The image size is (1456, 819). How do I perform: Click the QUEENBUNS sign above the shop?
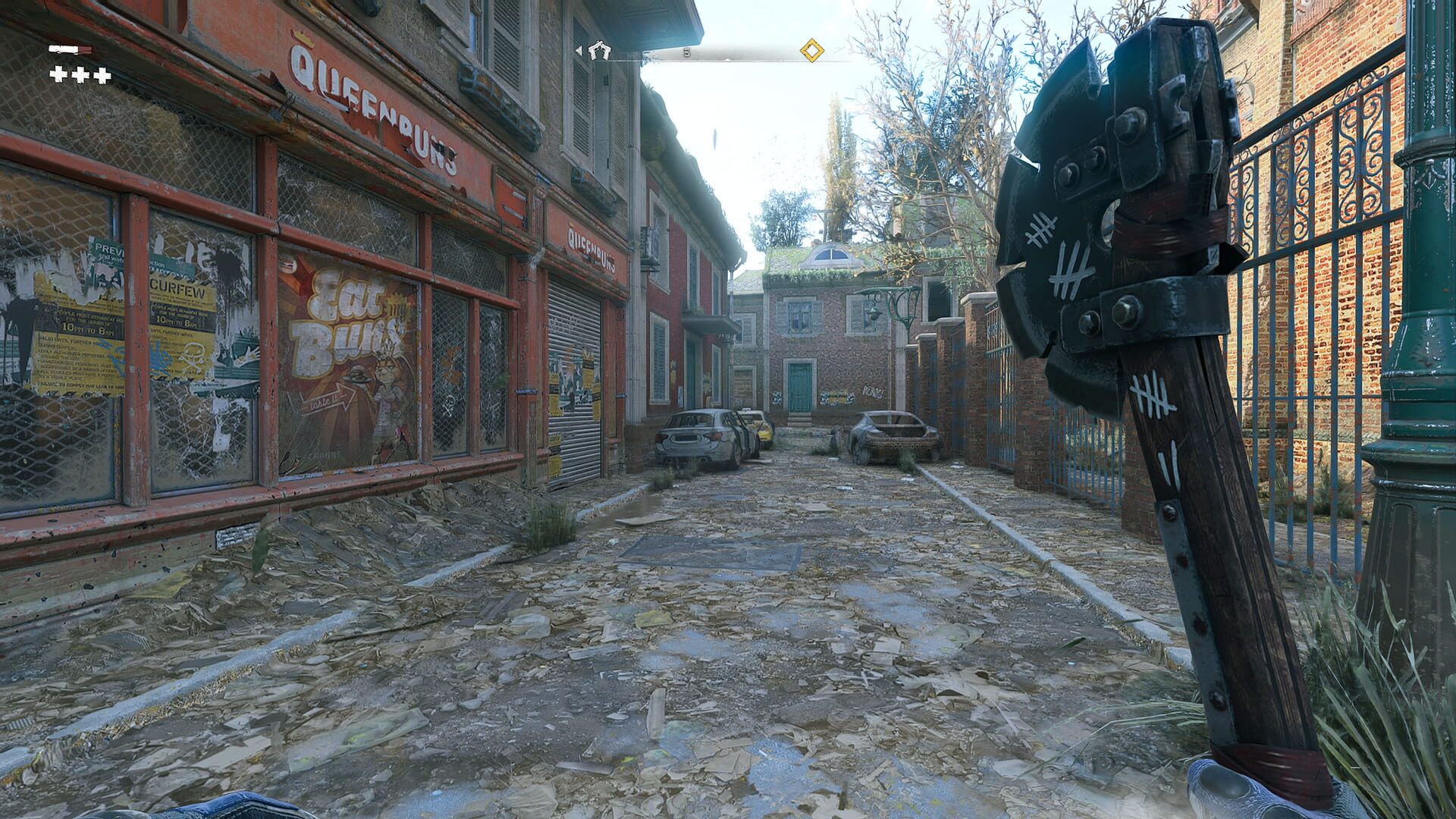click(372, 106)
